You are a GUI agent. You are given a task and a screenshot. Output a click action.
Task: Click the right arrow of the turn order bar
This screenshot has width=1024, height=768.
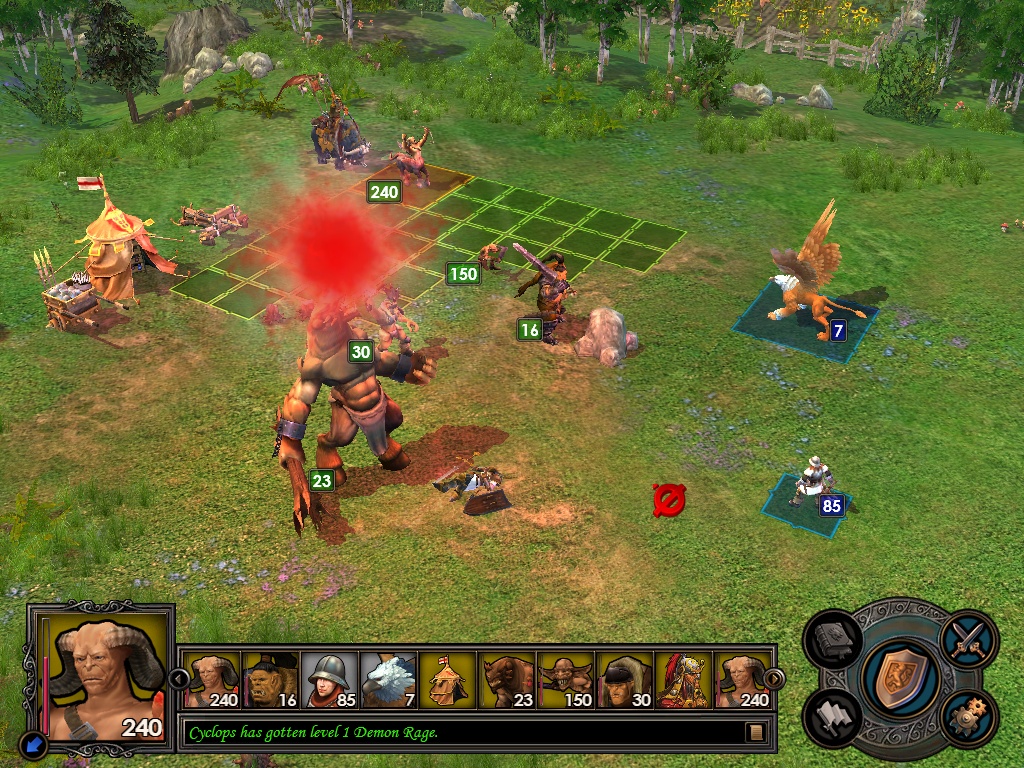772,679
